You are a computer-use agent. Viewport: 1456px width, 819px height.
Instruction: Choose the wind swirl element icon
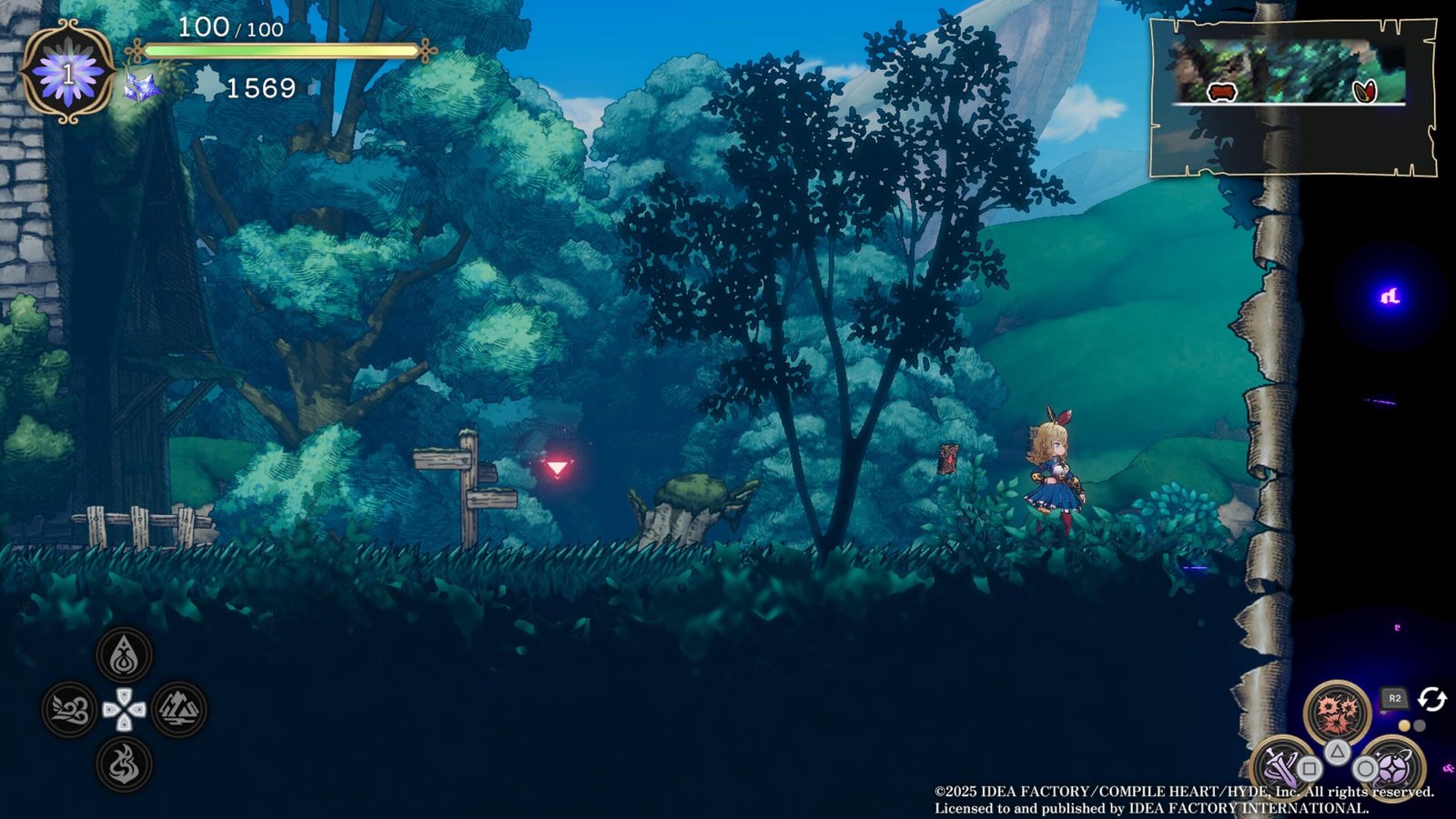[70, 710]
